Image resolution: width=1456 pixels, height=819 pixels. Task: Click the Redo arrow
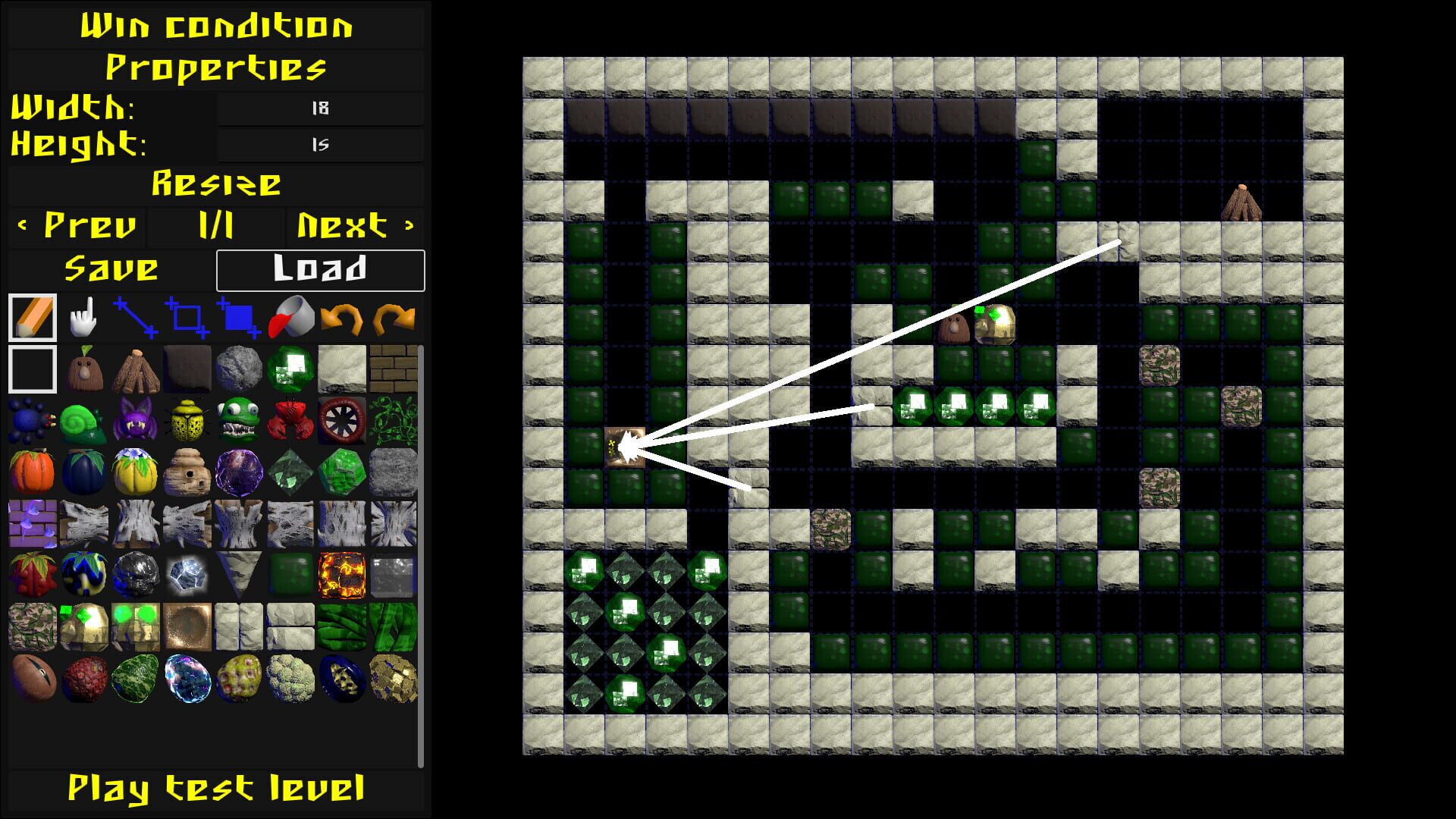coord(394,317)
